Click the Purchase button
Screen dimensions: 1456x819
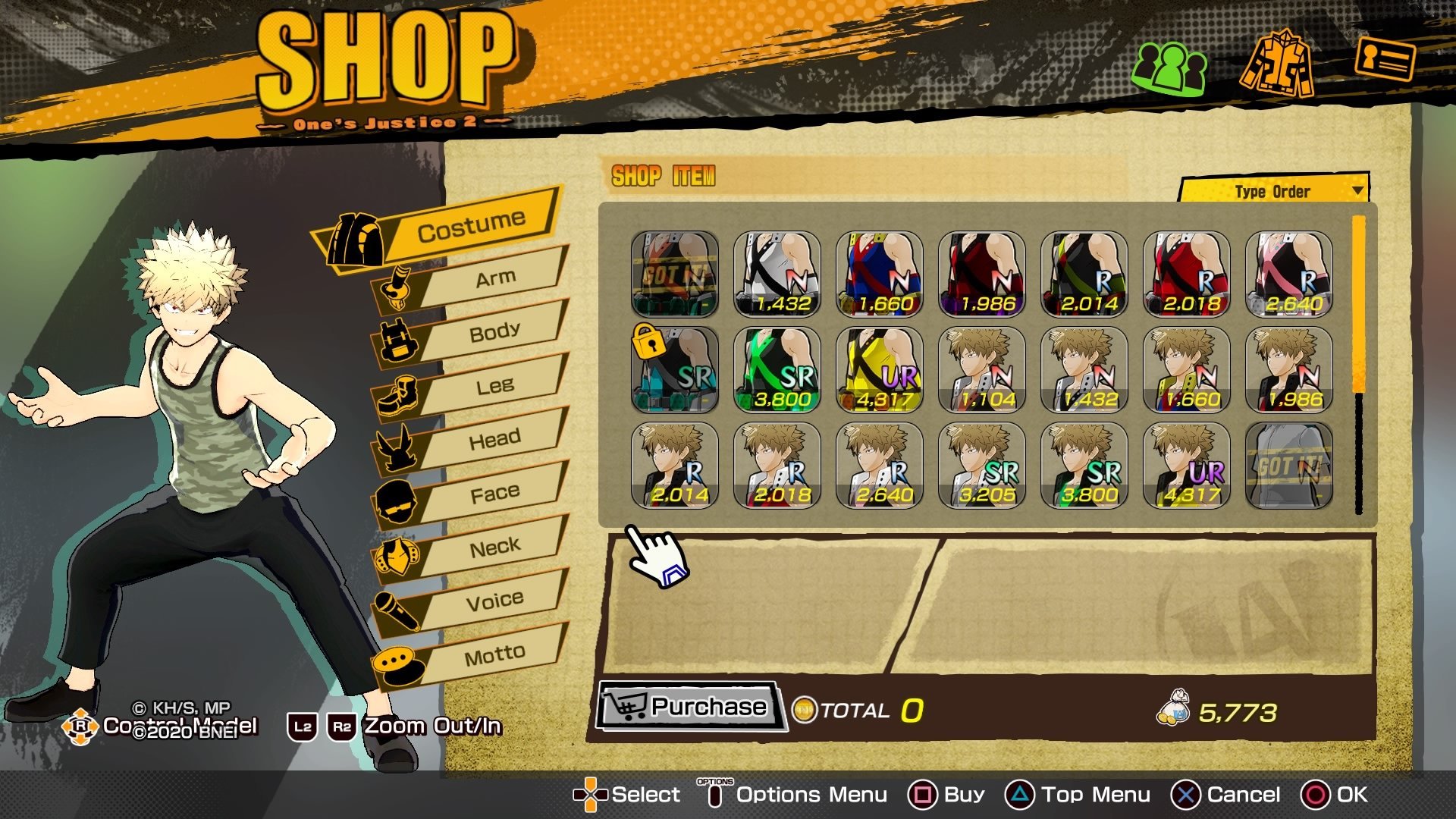click(689, 707)
